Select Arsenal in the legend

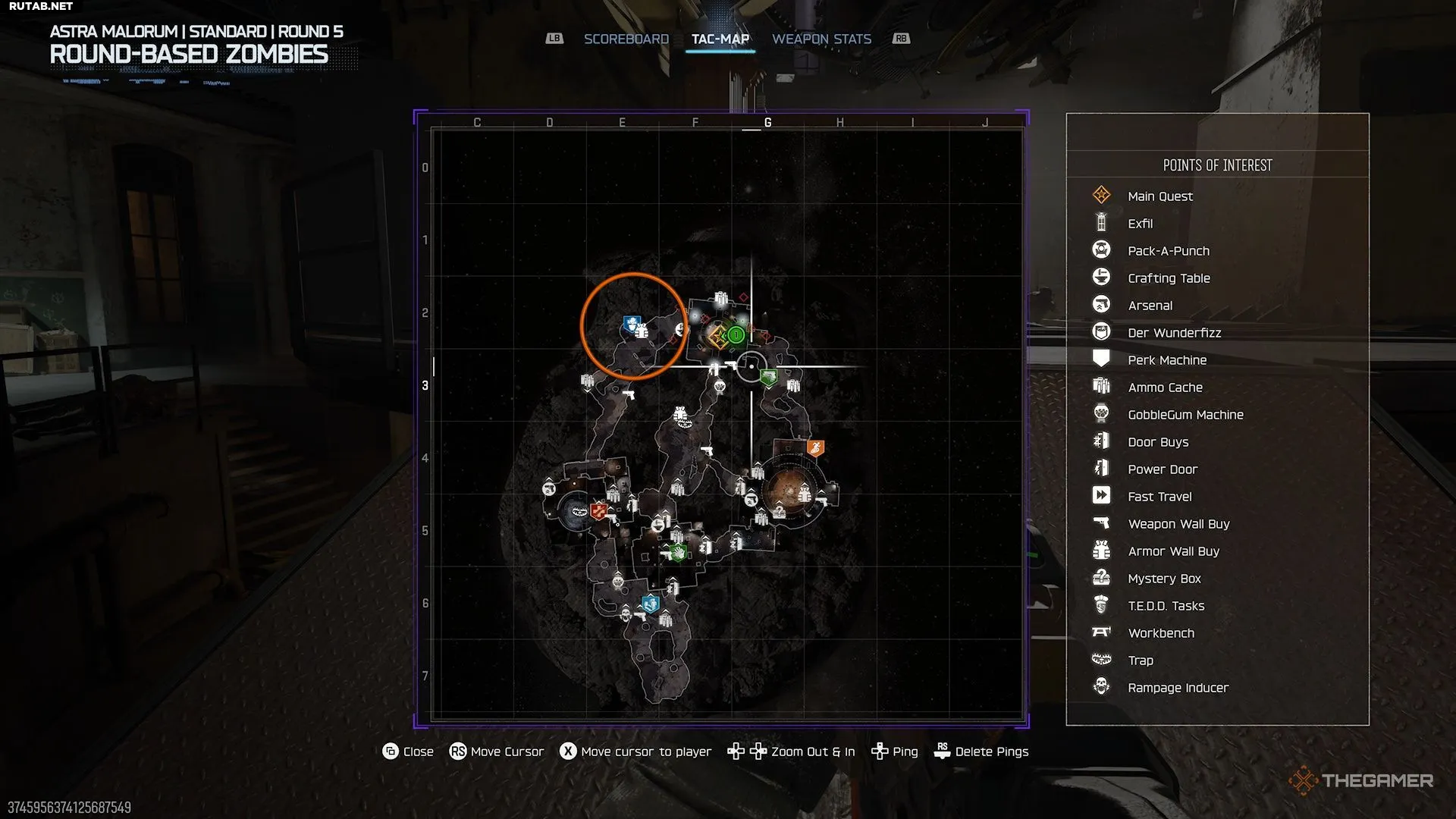(x=1150, y=306)
